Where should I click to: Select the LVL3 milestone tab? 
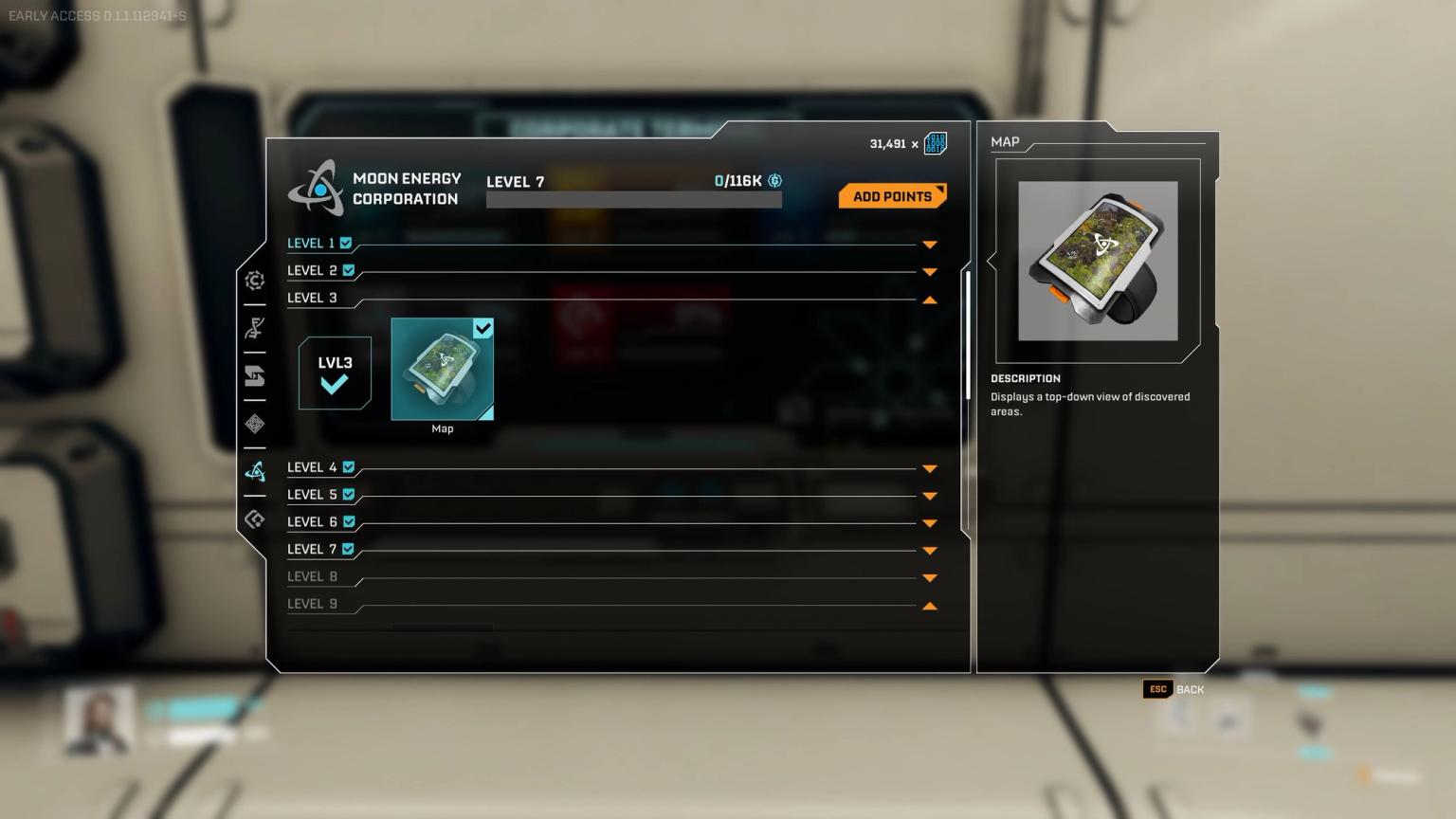pyautogui.click(x=334, y=373)
